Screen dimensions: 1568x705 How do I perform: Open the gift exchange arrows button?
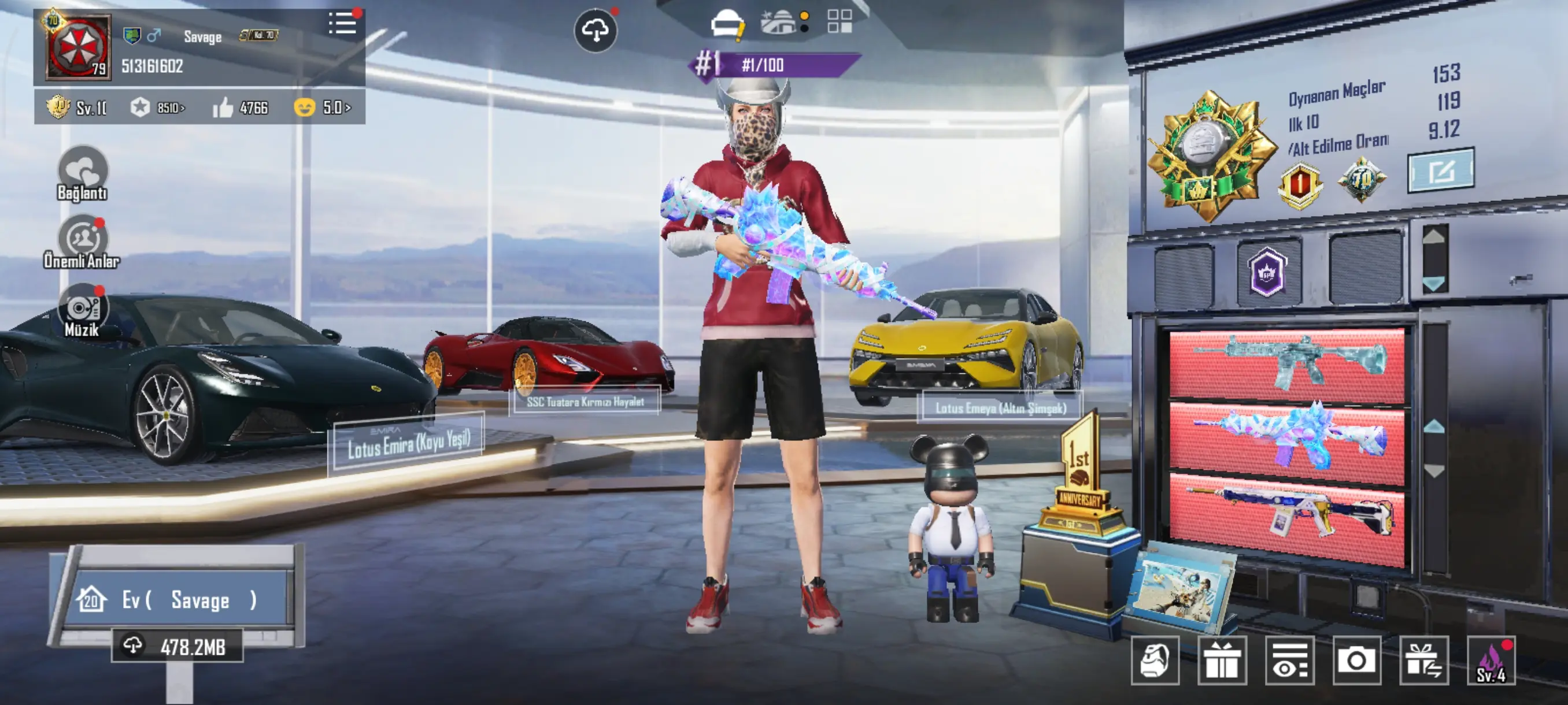point(1423,661)
